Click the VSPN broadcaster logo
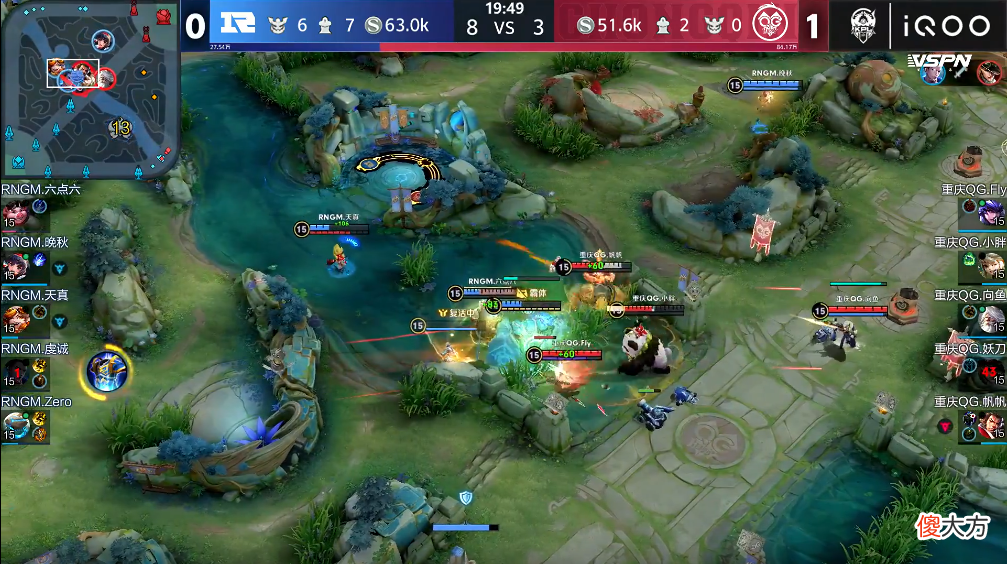 [942, 63]
